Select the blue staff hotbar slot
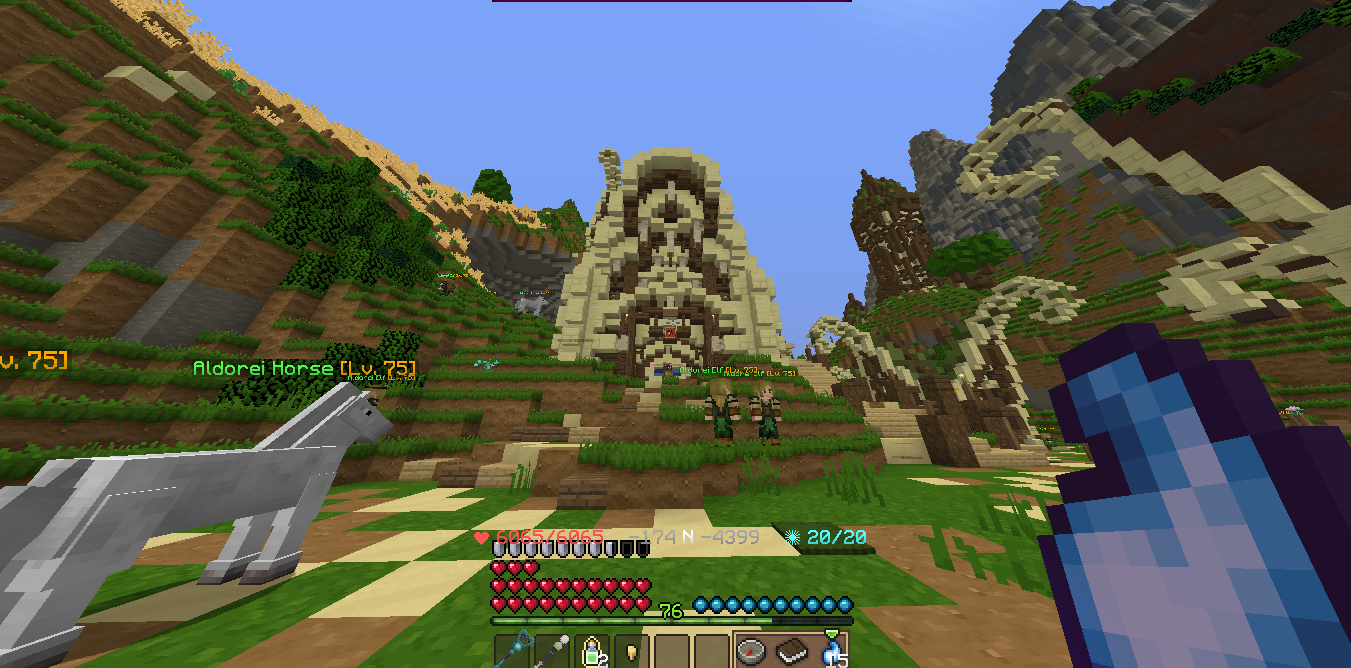The image size is (1351, 668). point(512,651)
